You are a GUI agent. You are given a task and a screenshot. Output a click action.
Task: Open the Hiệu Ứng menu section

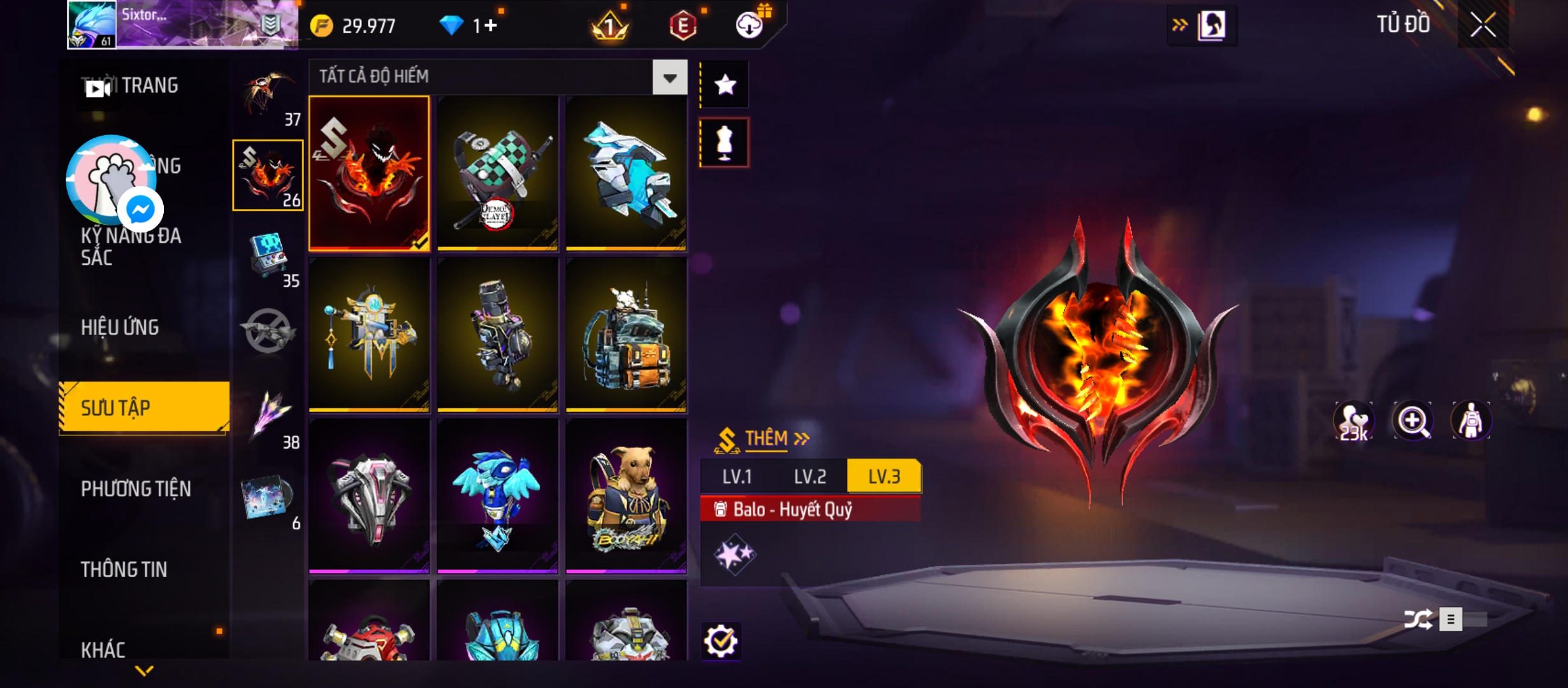(120, 327)
